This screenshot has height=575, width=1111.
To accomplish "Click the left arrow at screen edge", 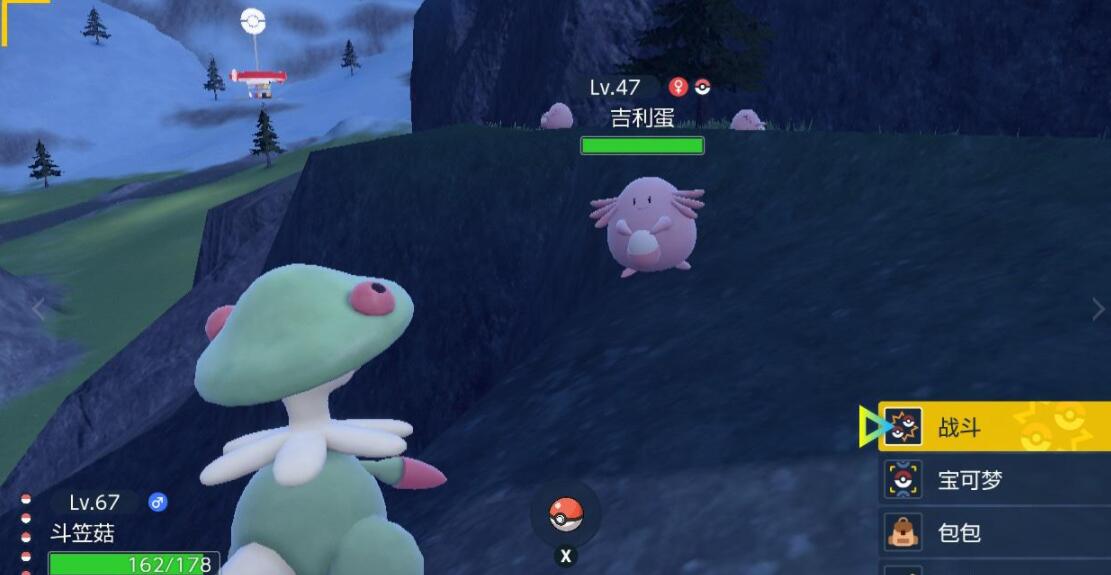I will click(x=38, y=309).
